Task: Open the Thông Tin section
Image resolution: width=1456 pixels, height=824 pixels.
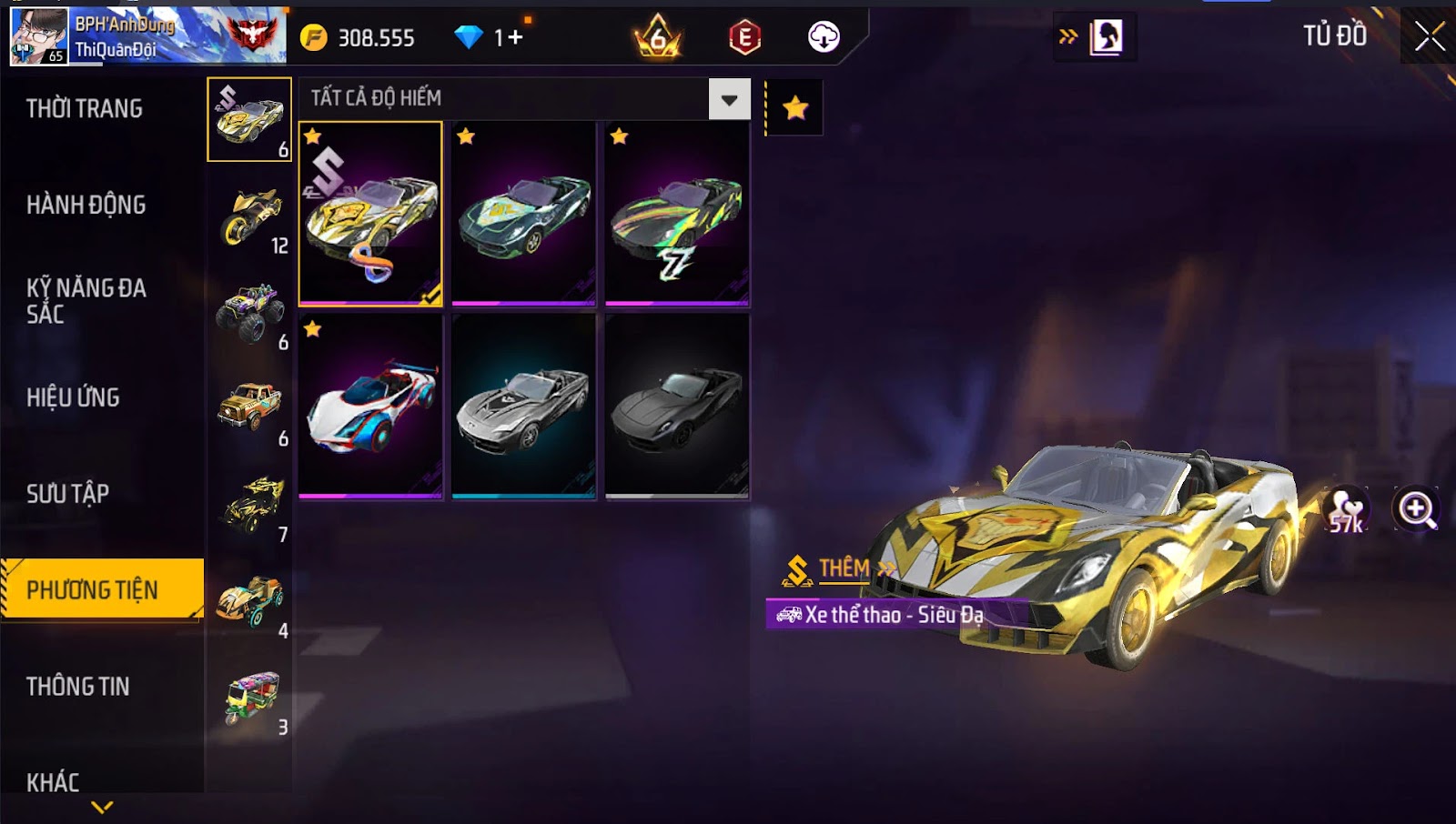Action: tap(78, 687)
